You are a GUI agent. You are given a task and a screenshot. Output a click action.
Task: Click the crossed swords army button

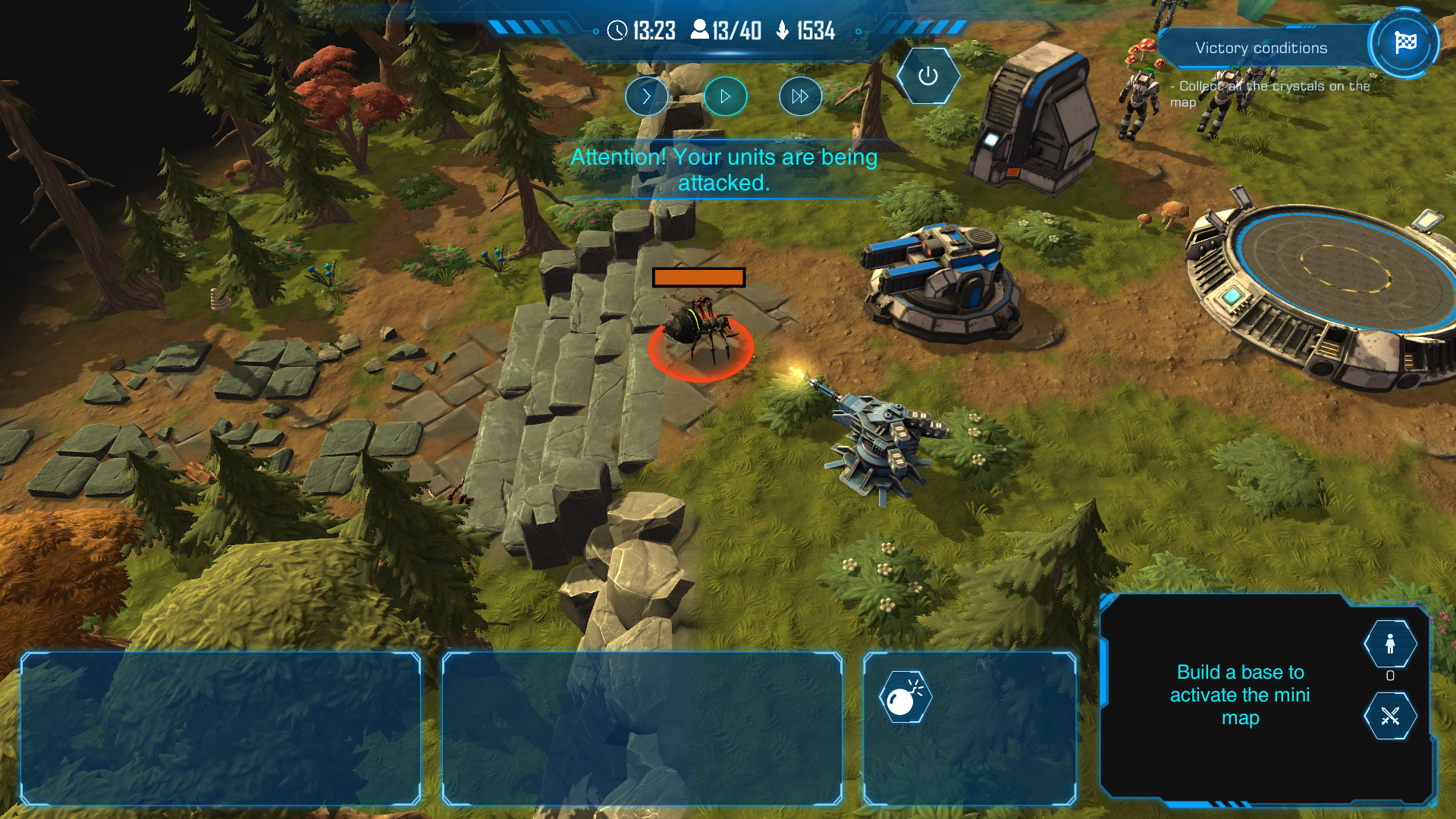[x=1390, y=716]
